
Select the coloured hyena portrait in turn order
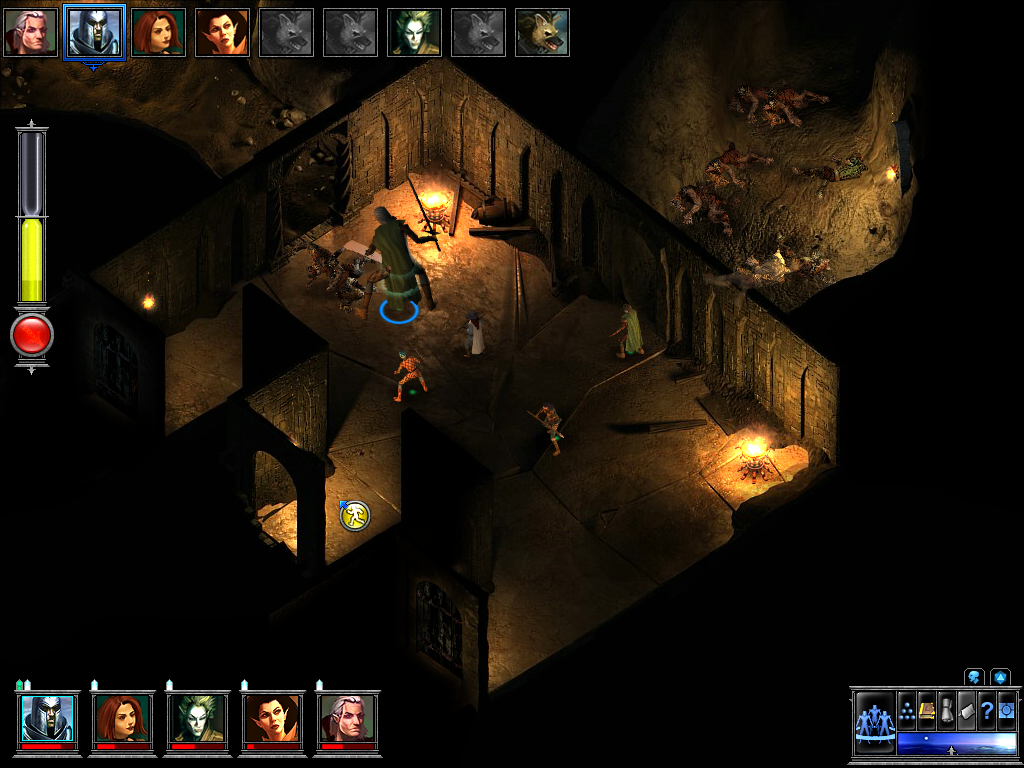542,32
